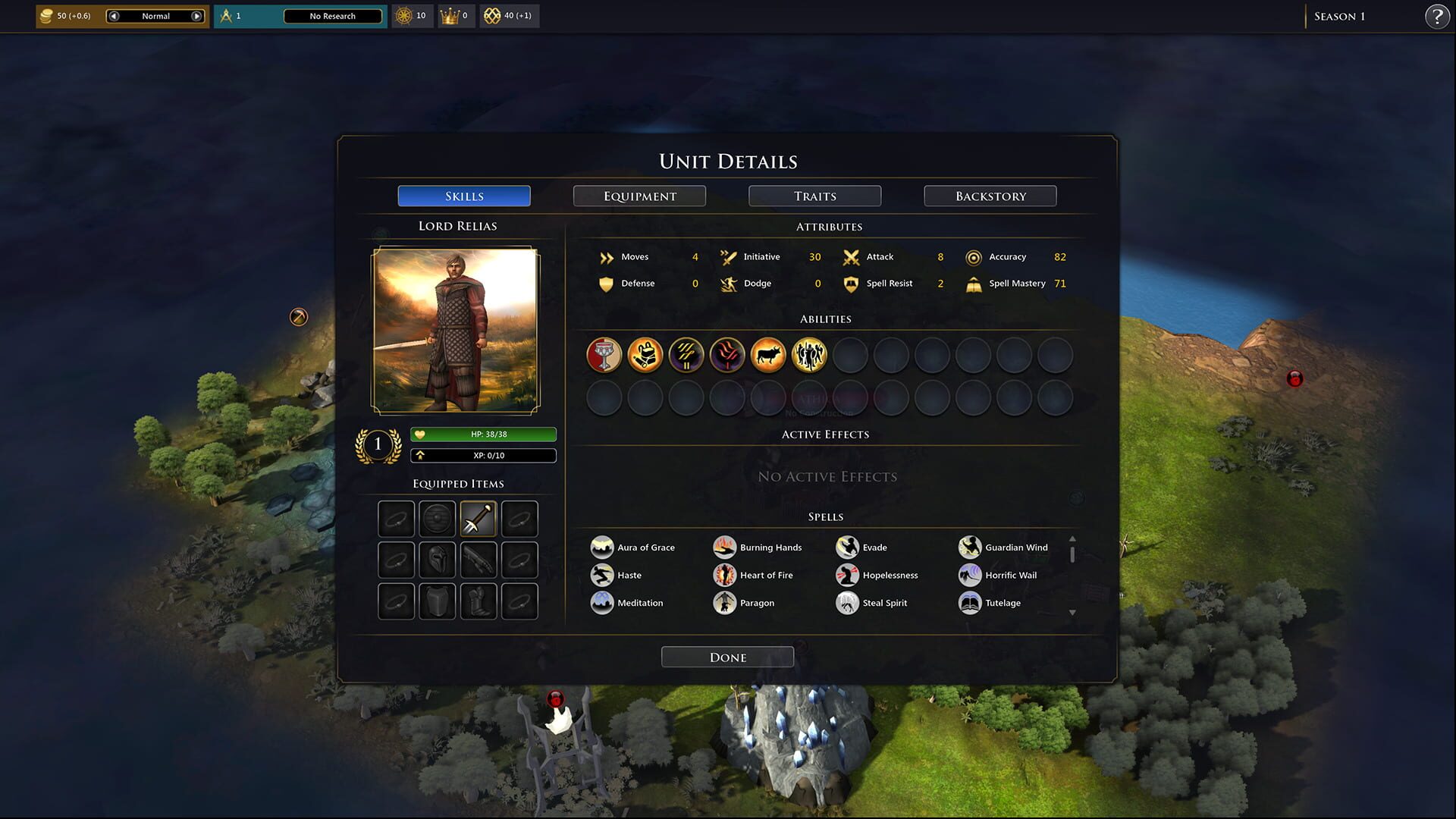This screenshot has height=819, width=1456.
Task: Click the research compass icon
Action: tap(227, 15)
